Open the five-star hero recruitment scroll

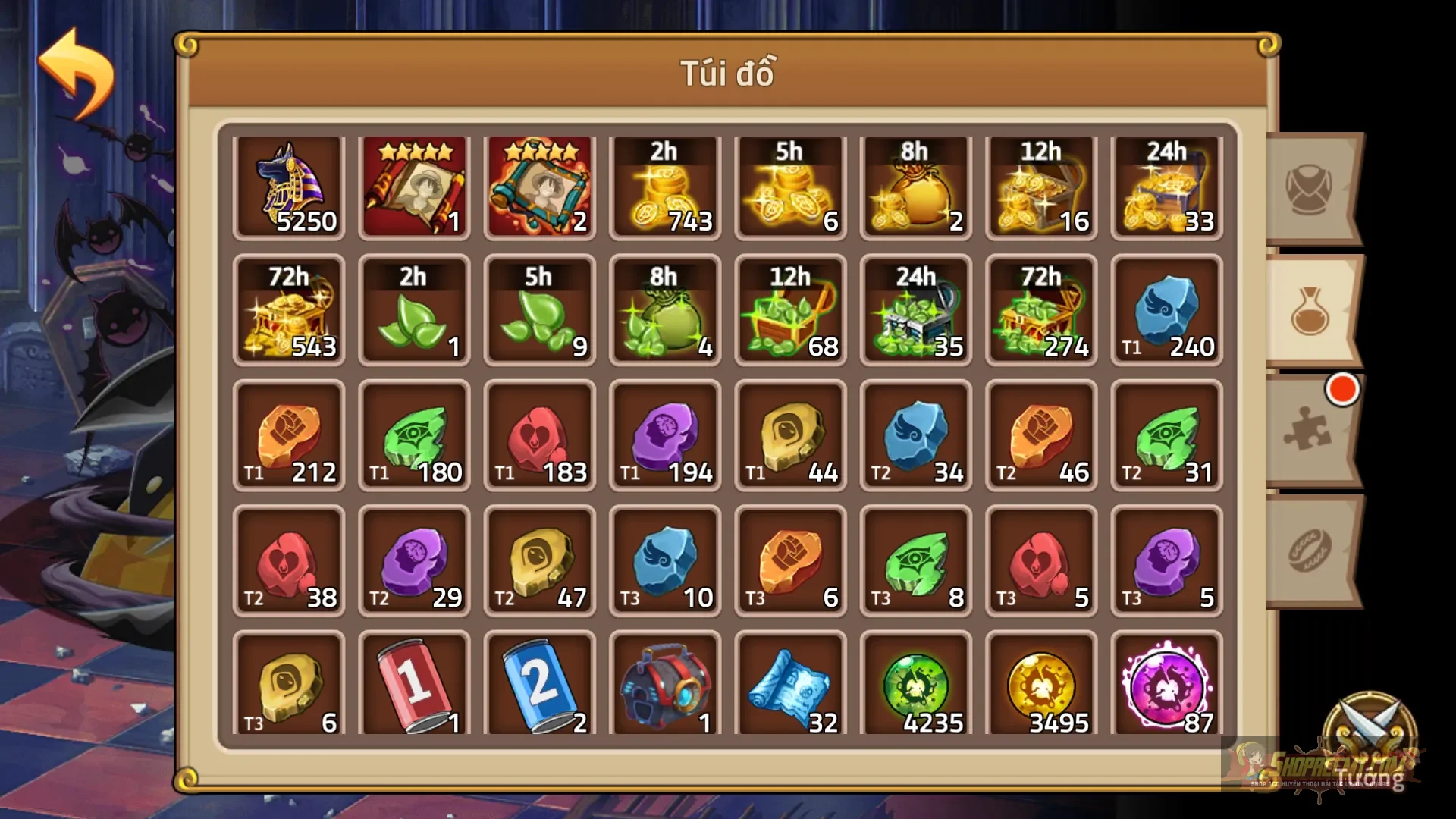point(415,186)
